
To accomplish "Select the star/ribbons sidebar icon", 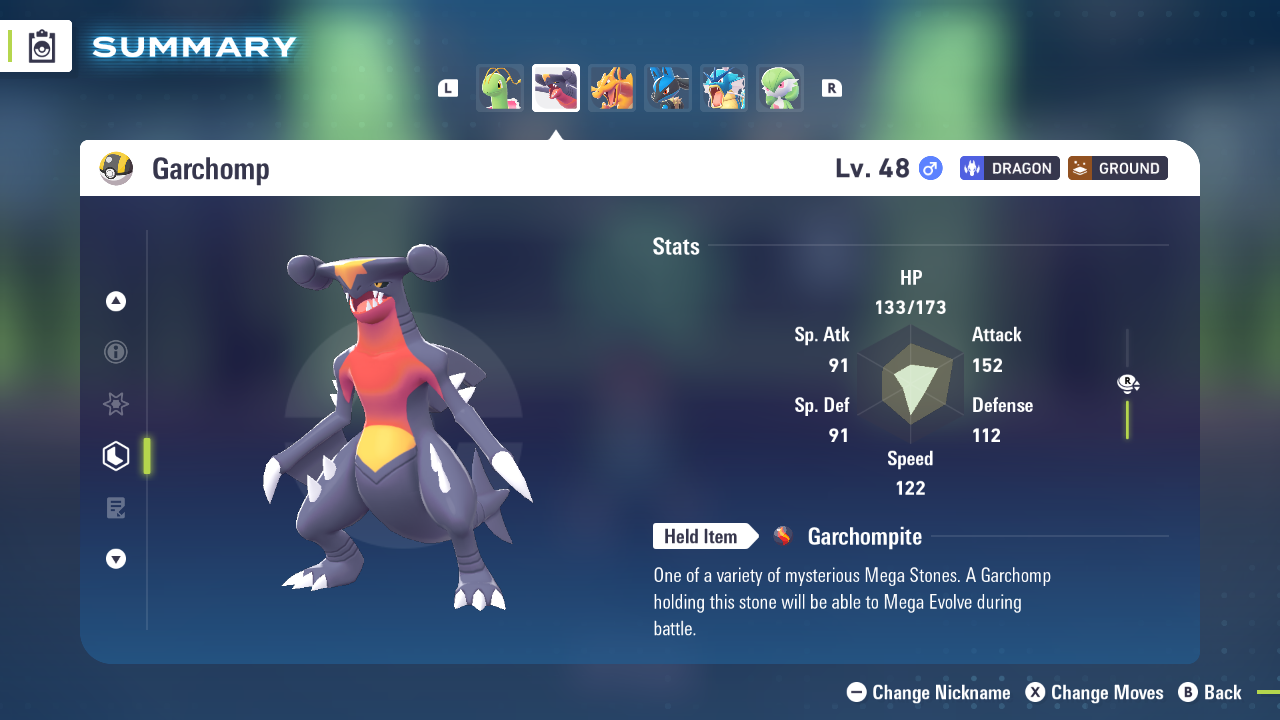I will [x=115, y=404].
